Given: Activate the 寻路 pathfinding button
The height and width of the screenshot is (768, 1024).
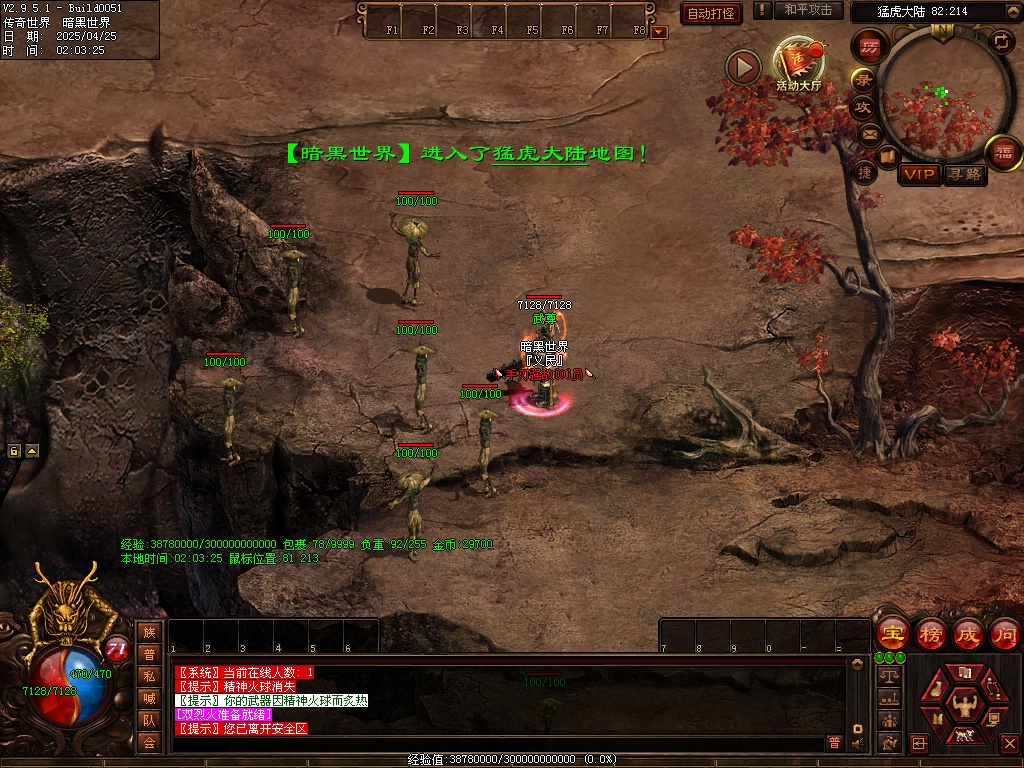Looking at the screenshot, I should pyautogui.click(x=965, y=175).
